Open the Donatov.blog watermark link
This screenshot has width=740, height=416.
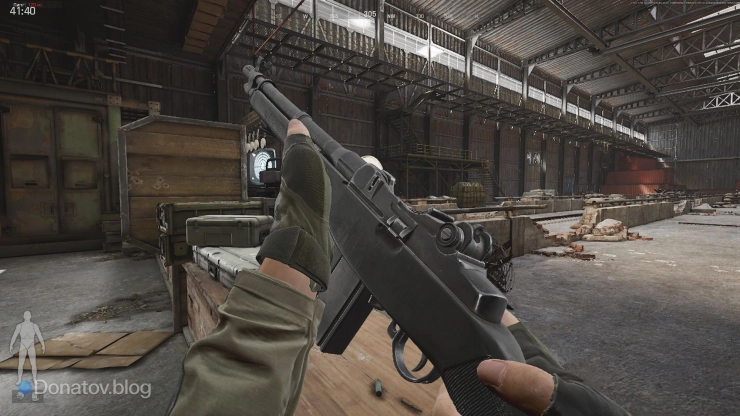[x=92, y=387]
